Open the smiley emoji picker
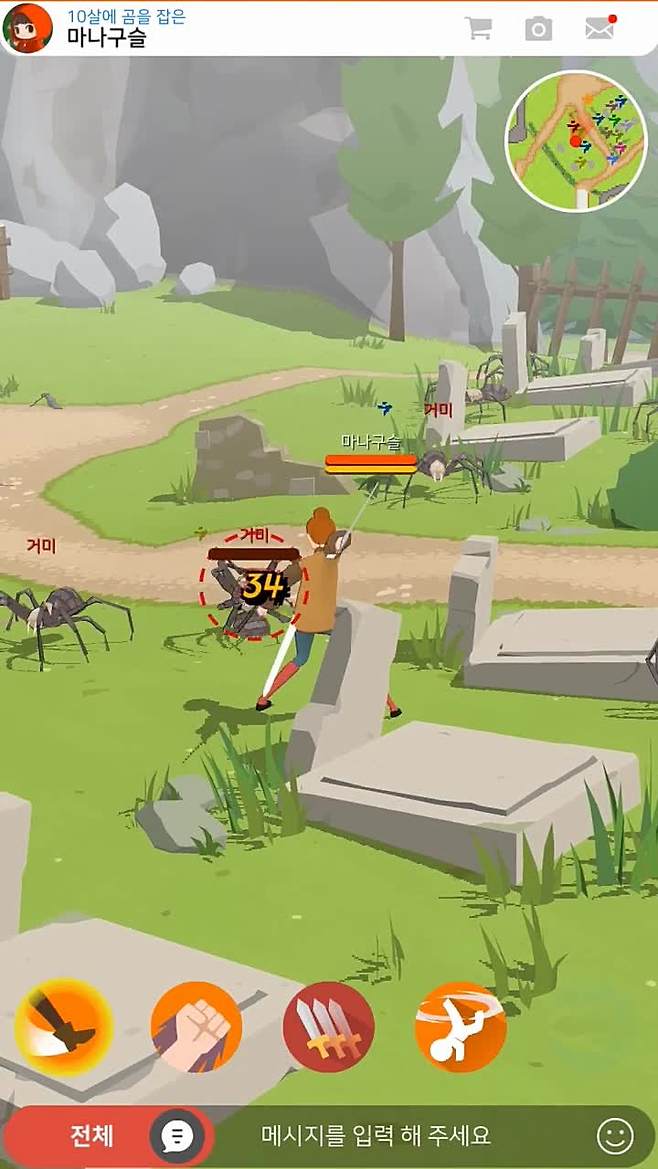The width and height of the screenshot is (658, 1169). pyautogui.click(x=615, y=1136)
